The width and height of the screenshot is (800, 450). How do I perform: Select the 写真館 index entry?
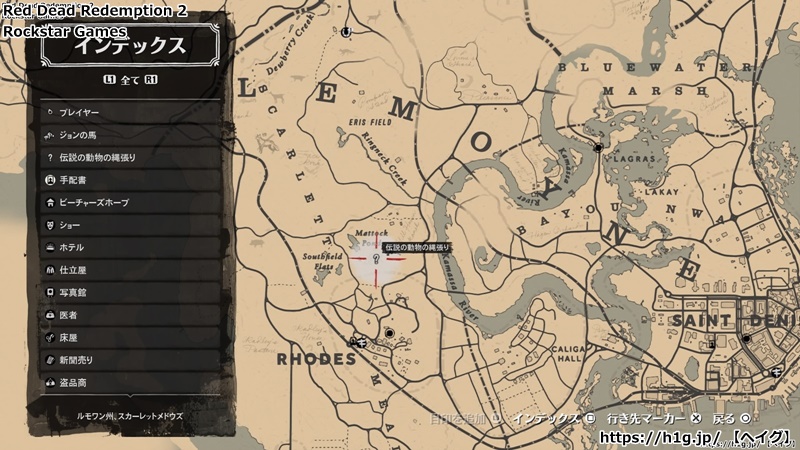[x=130, y=293]
